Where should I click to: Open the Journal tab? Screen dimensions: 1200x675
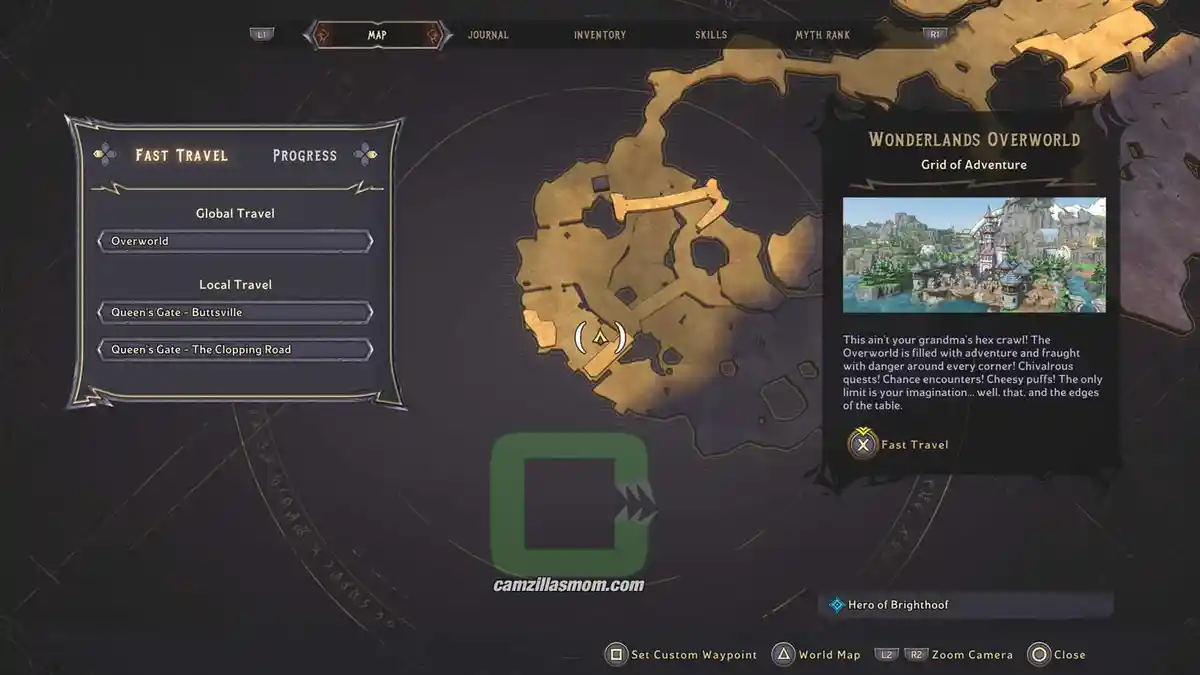(x=488, y=35)
